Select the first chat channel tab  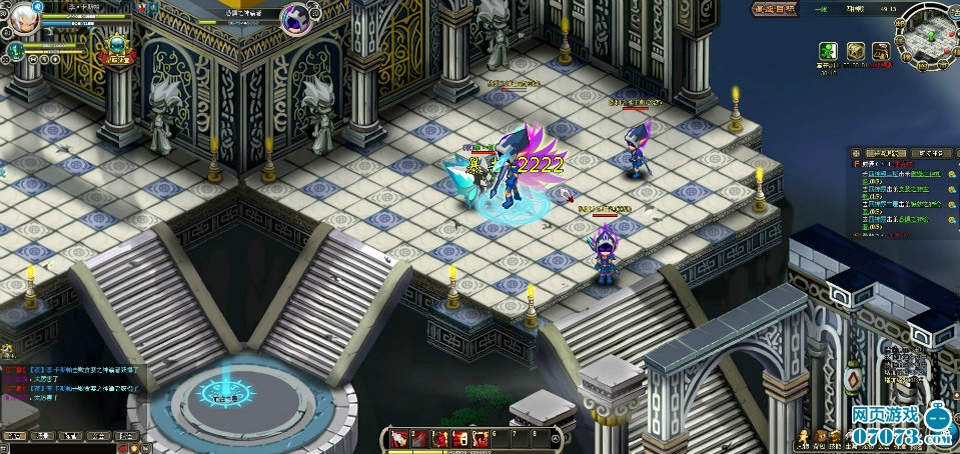[15, 436]
